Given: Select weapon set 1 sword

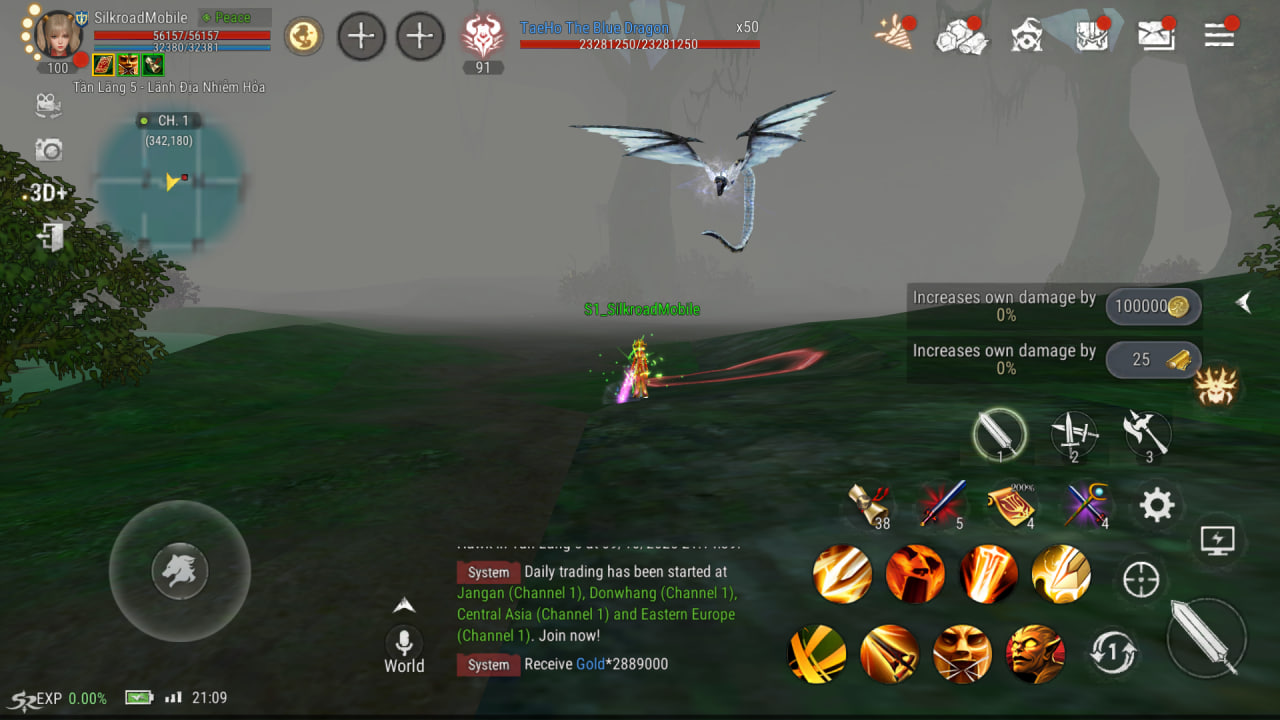Looking at the screenshot, I should click(x=999, y=435).
